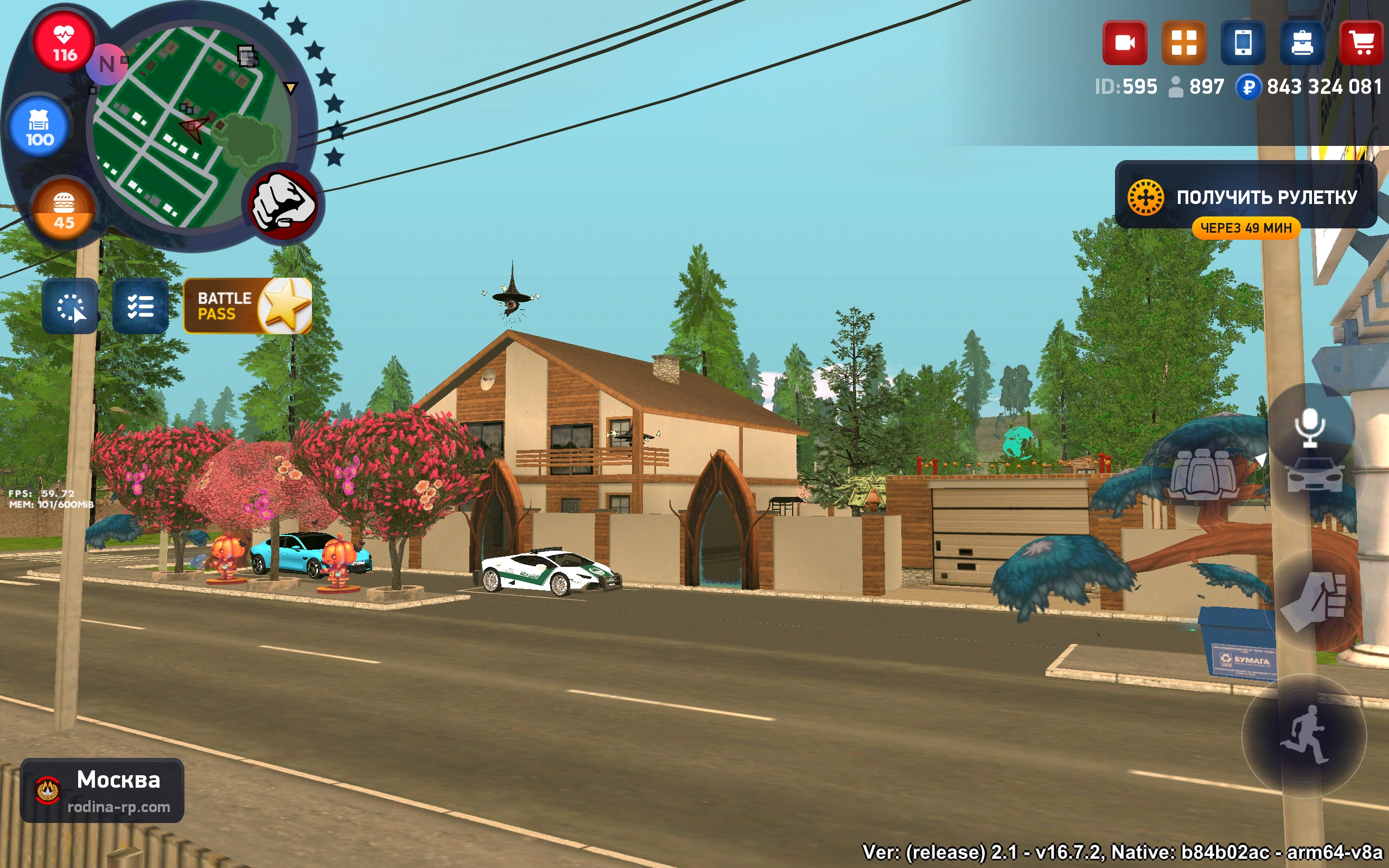The image size is (1389, 868).
Task: Open the smartphone icon
Action: coord(1243,43)
